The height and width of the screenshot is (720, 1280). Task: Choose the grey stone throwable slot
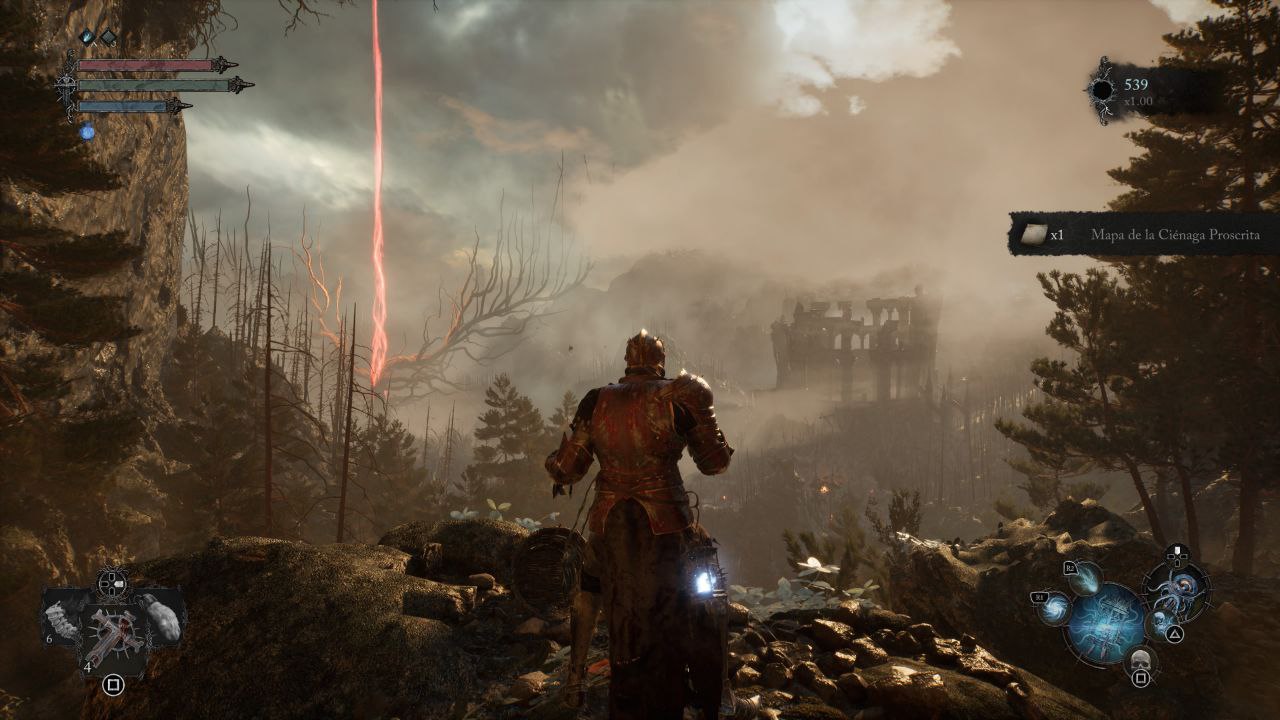pyautogui.click(x=161, y=617)
